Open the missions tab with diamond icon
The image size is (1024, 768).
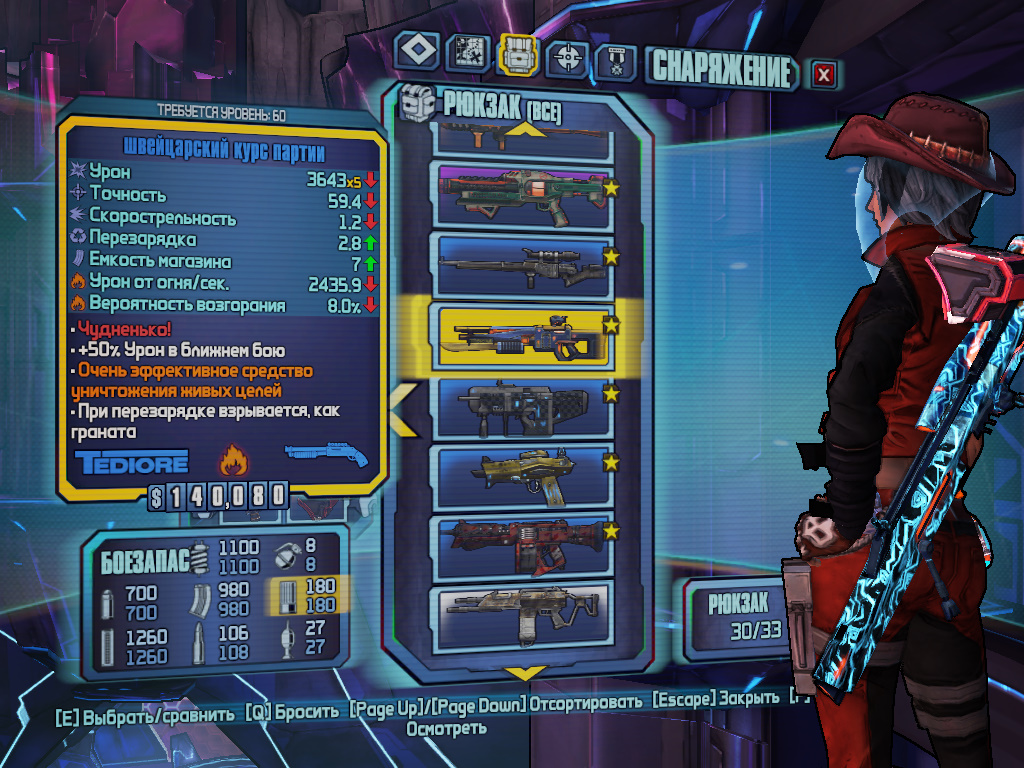coord(417,52)
